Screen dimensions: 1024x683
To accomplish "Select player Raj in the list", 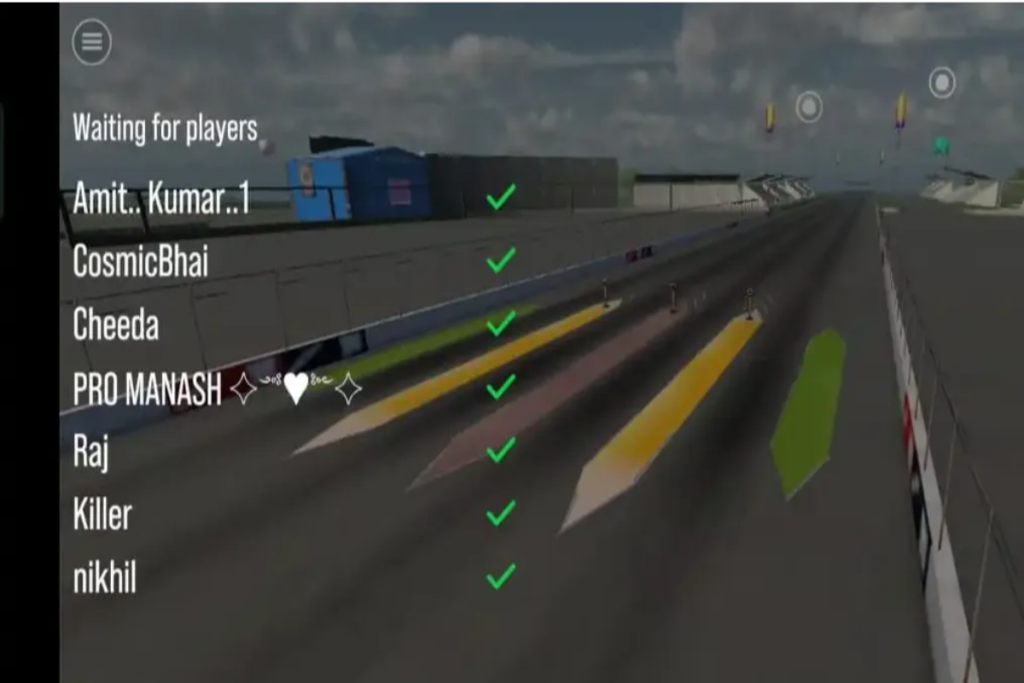I will tap(91, 452).
